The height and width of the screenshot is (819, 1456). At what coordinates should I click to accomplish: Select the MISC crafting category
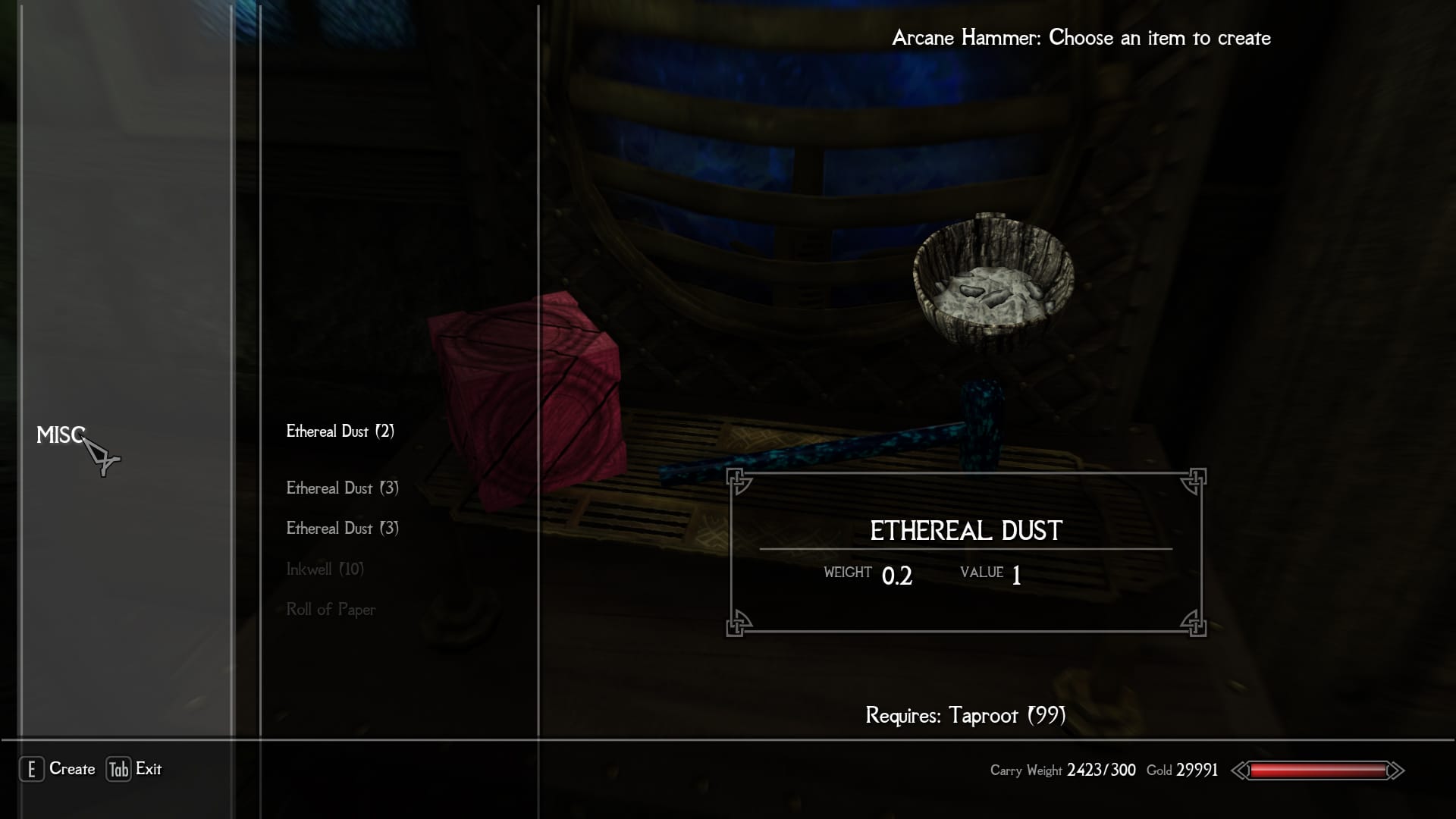[x=60, y=435]
